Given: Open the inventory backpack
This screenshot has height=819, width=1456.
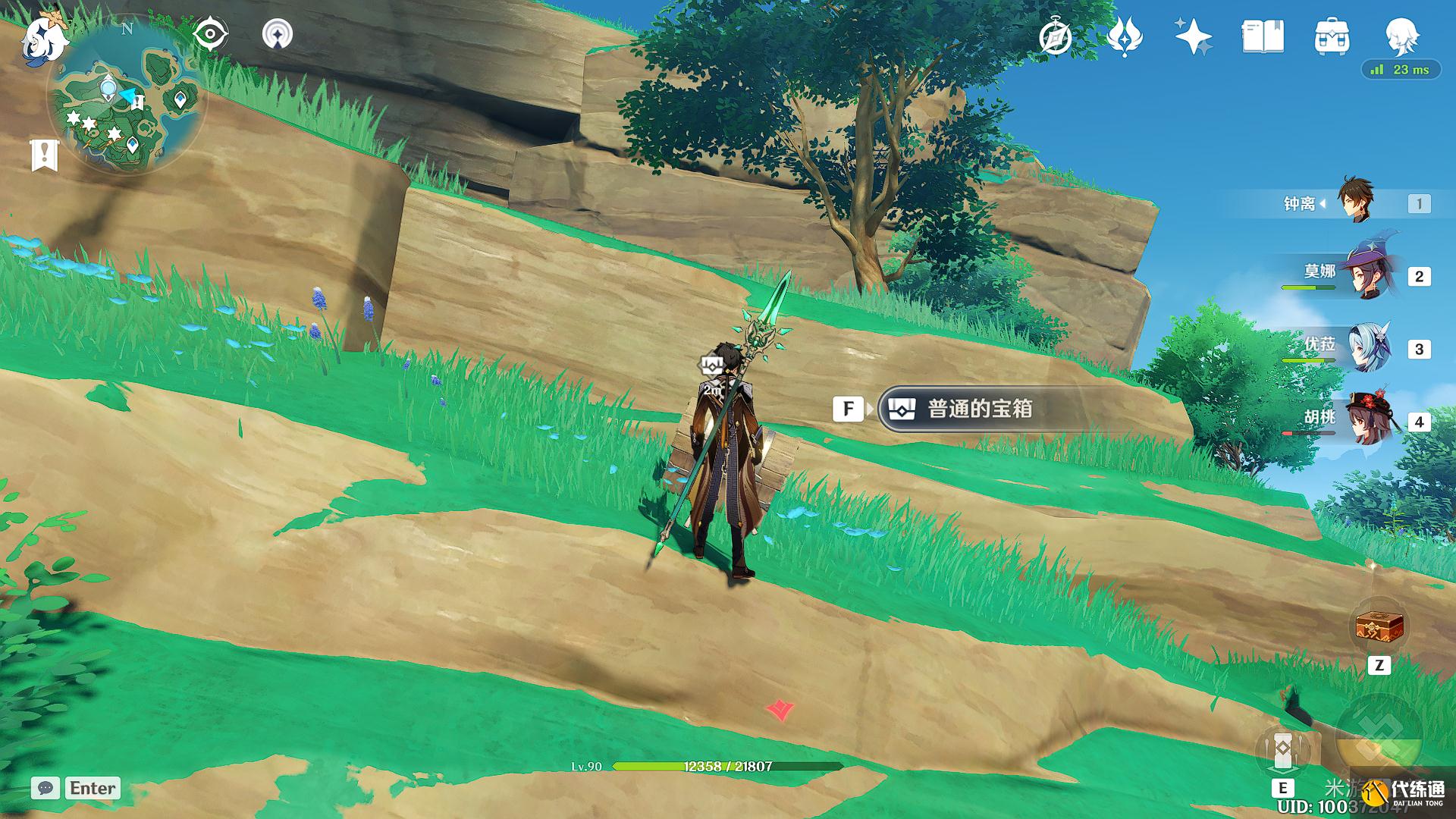Looking at the screenshot, I should point(1332,37).
